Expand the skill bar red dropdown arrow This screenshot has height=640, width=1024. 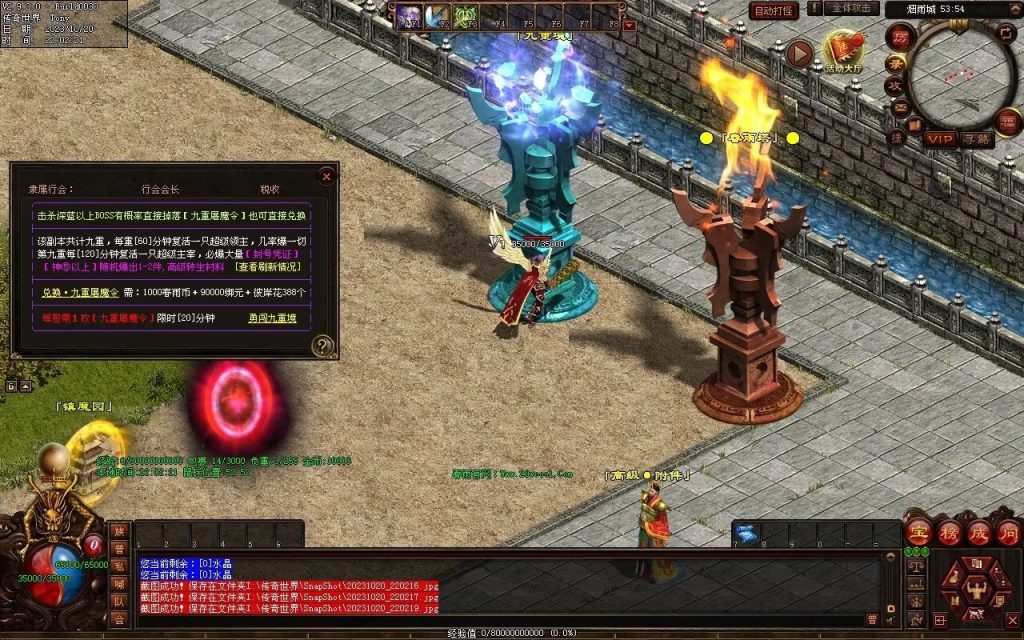[629, 25]
